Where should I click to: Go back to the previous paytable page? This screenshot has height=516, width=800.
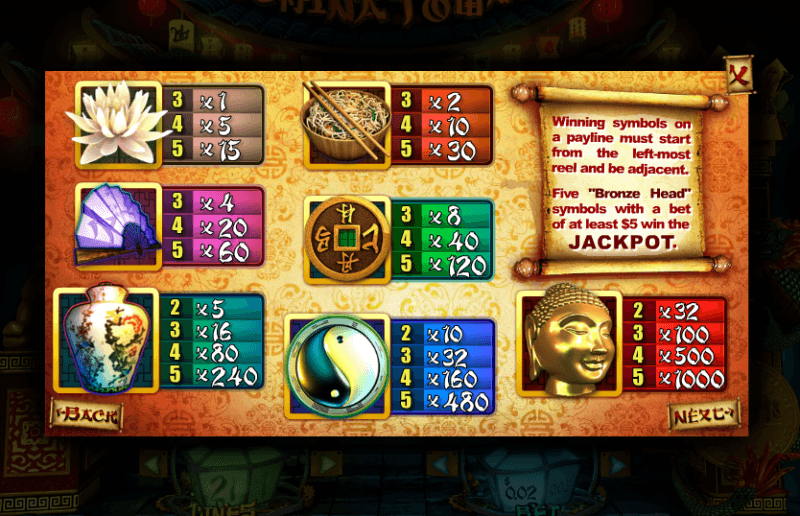(87, 414)
